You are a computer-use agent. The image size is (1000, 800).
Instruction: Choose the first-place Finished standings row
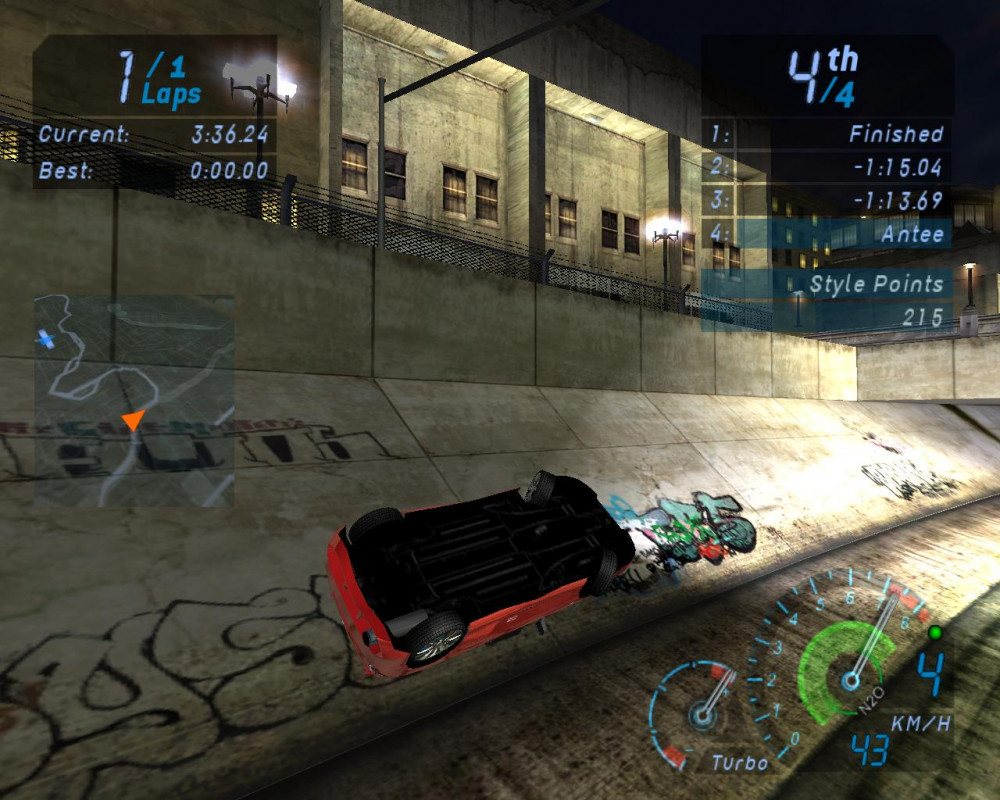(826, 133)
